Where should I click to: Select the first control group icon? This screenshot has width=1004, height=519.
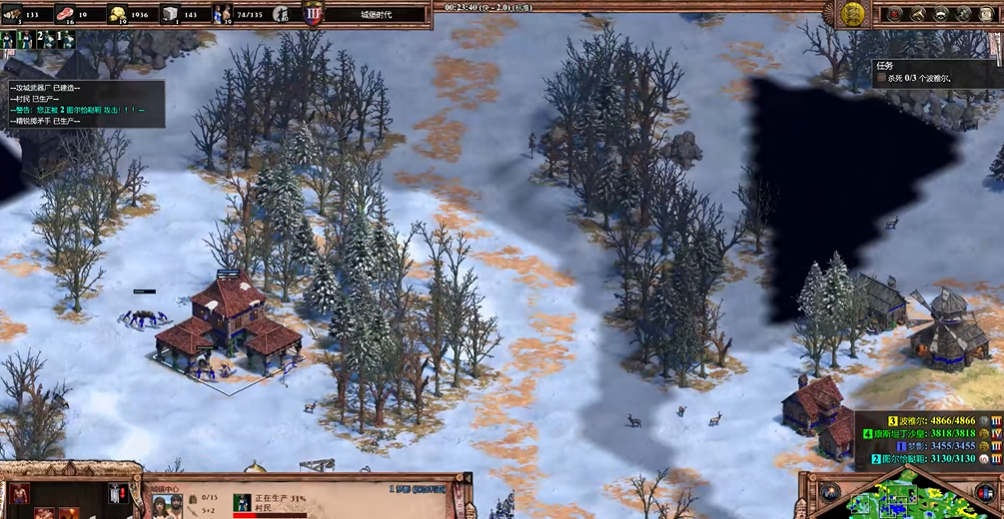(x=8, y=39)
